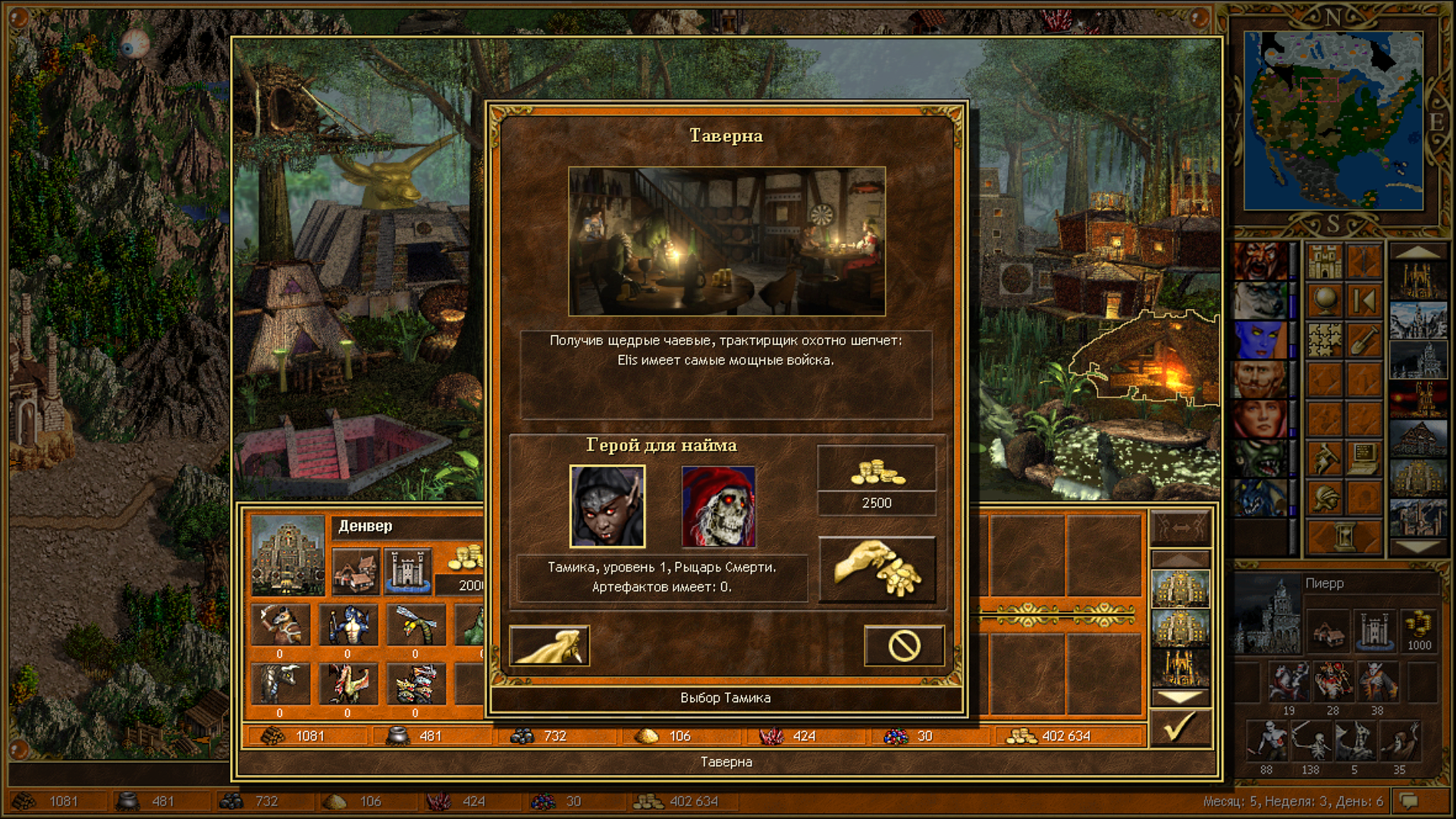This screenshot has height=819, width=1456.
Task: Open the puzzle map button
Action: click(x=1325, y=340)
